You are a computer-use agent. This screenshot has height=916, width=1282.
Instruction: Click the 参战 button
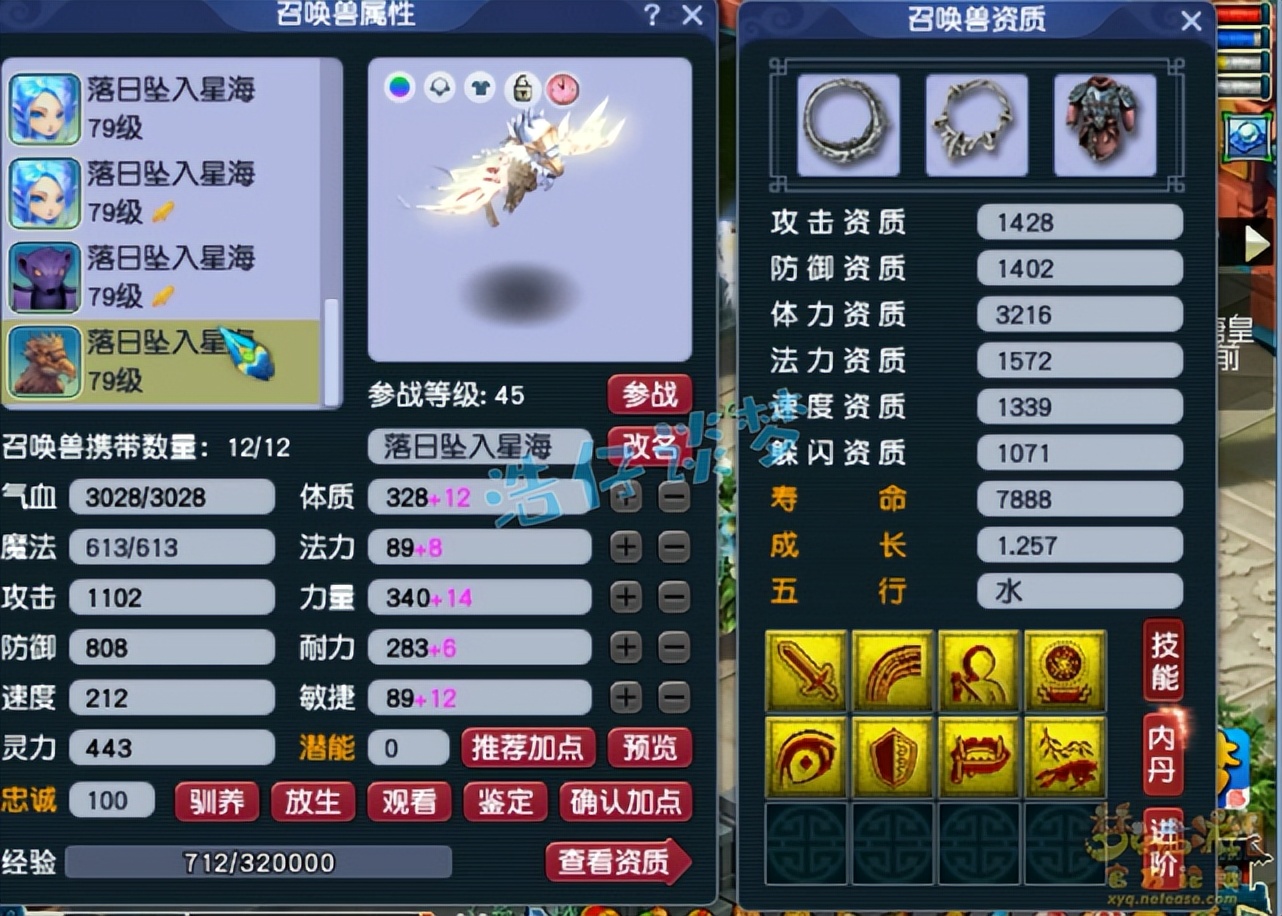(x=649, y=395)
